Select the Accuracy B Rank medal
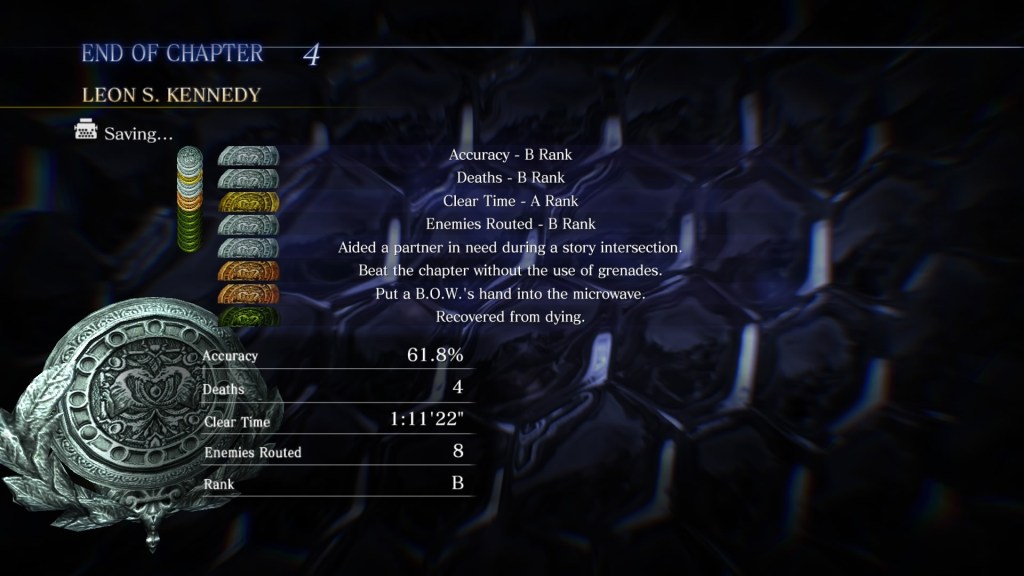 pos(248,156)
